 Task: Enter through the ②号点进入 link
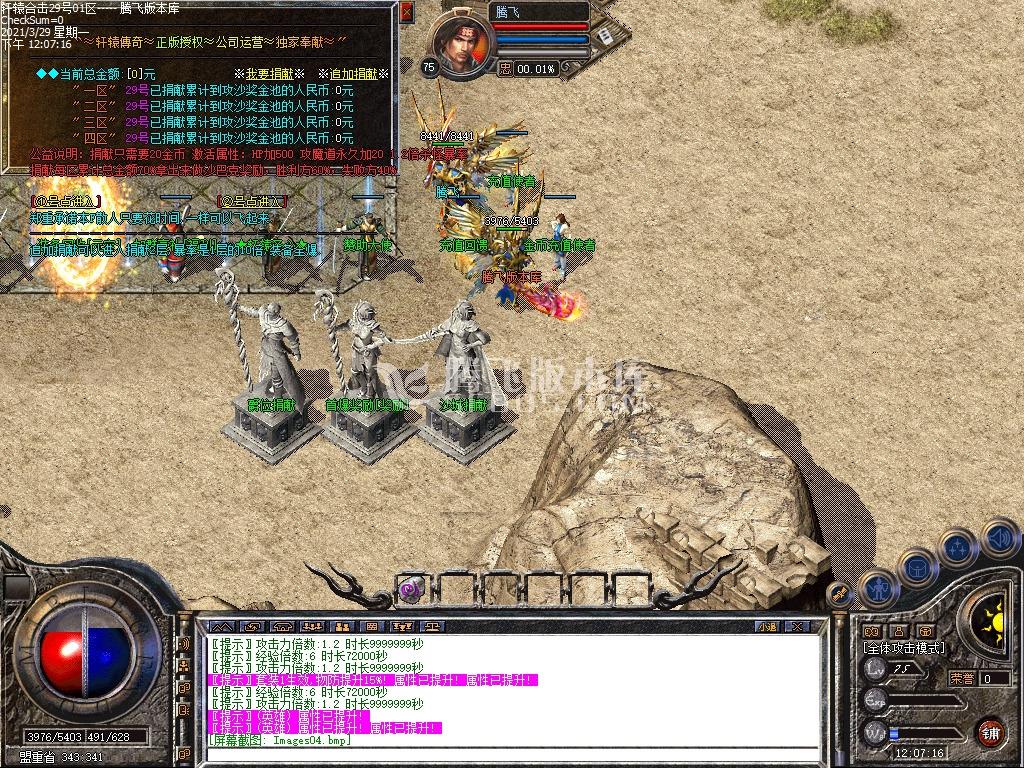coord(252,201)
